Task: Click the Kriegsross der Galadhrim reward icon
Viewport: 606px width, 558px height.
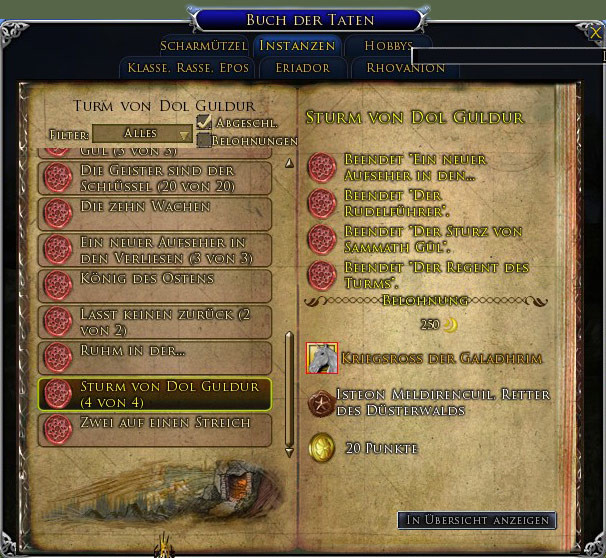Action: pyautogui.click(x=321, y=357)
